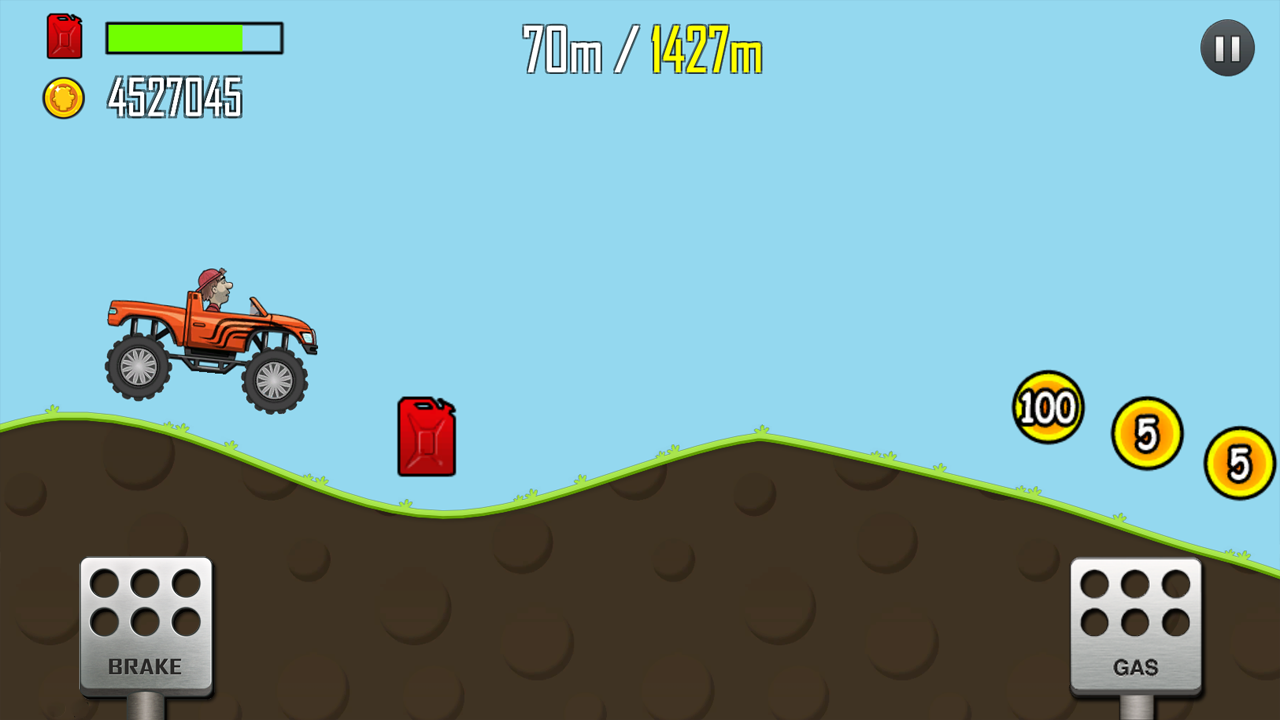This screenshot has width=1280, height=720.
Task: Select the coin total showing 4527045
Action: (x=176, y=98)
